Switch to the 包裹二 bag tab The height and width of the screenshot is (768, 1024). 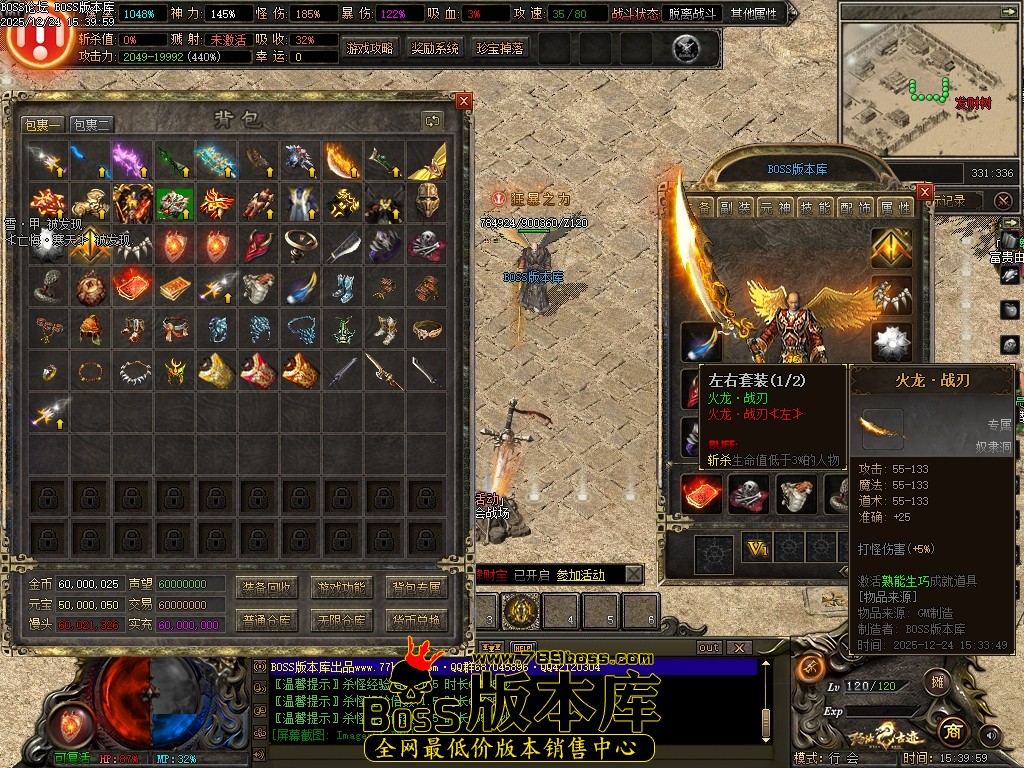pos(92,124)
